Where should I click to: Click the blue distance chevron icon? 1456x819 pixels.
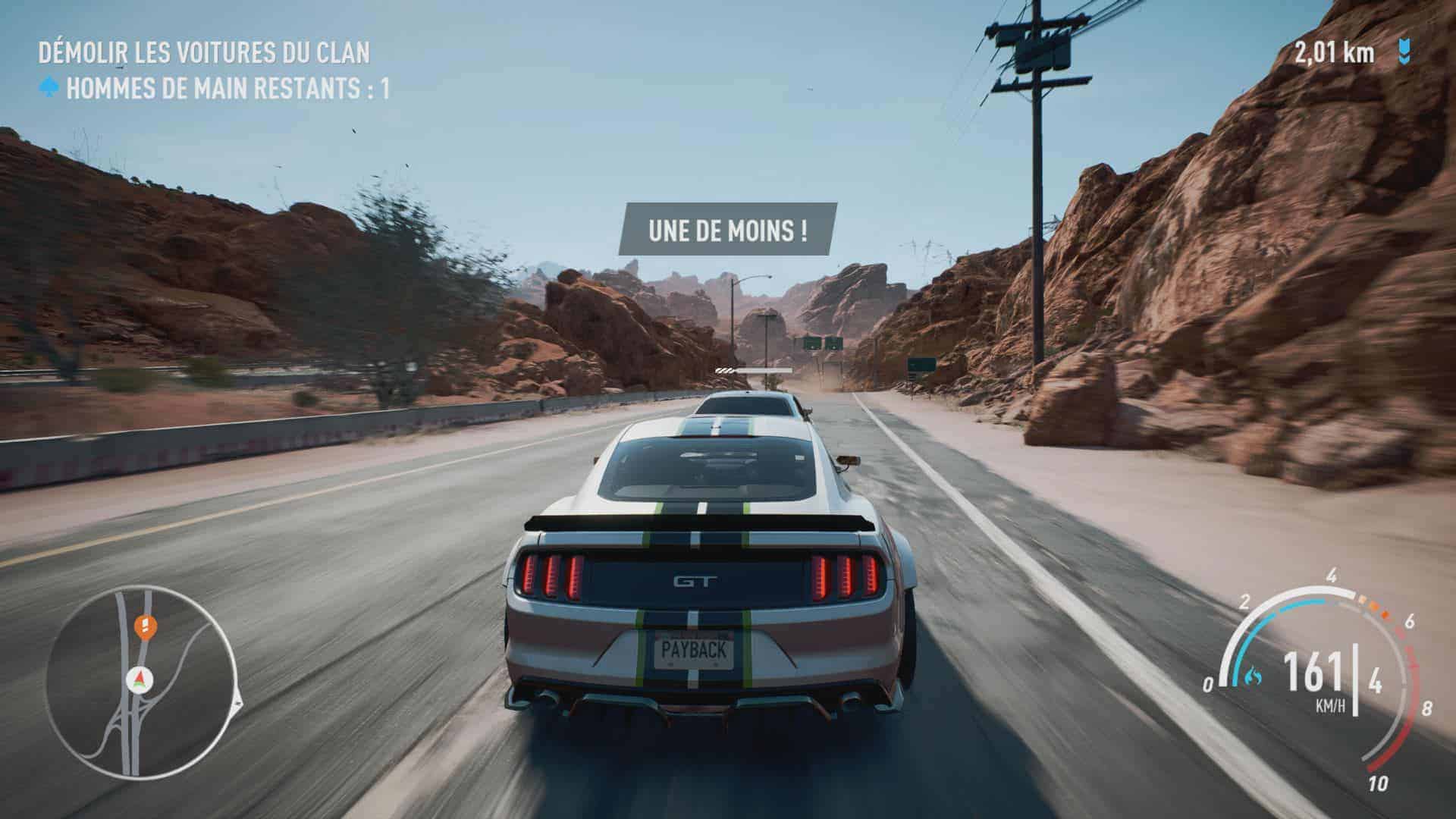(x=1404, y=52)
